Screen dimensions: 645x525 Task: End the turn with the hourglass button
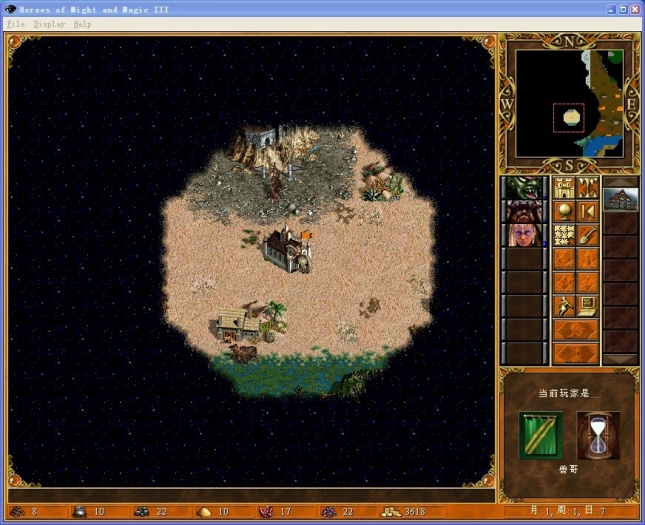click(x=598, y=436)
